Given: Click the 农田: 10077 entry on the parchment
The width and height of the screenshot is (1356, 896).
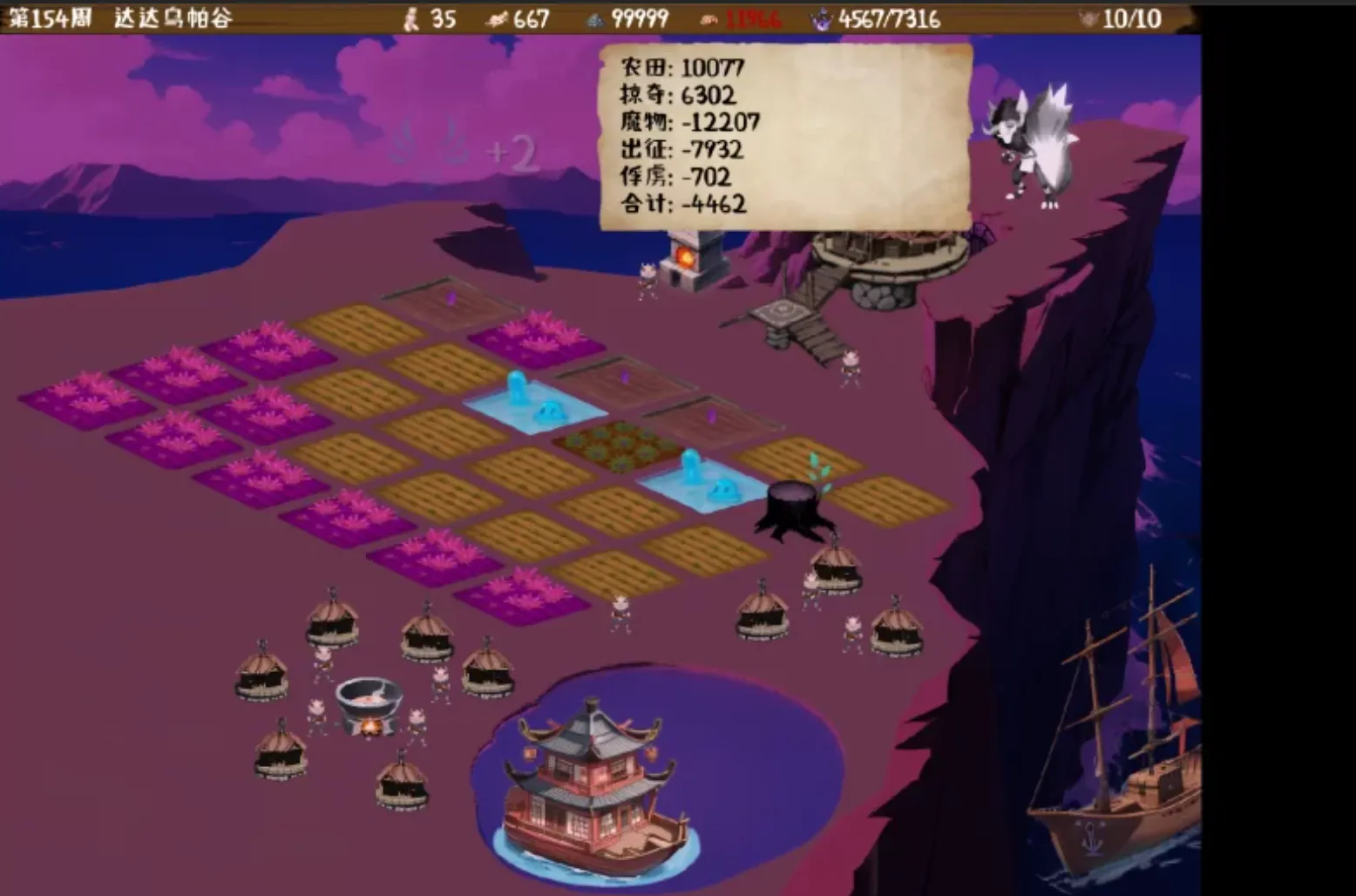Looking at the screenshot, I should coord(681,67).
